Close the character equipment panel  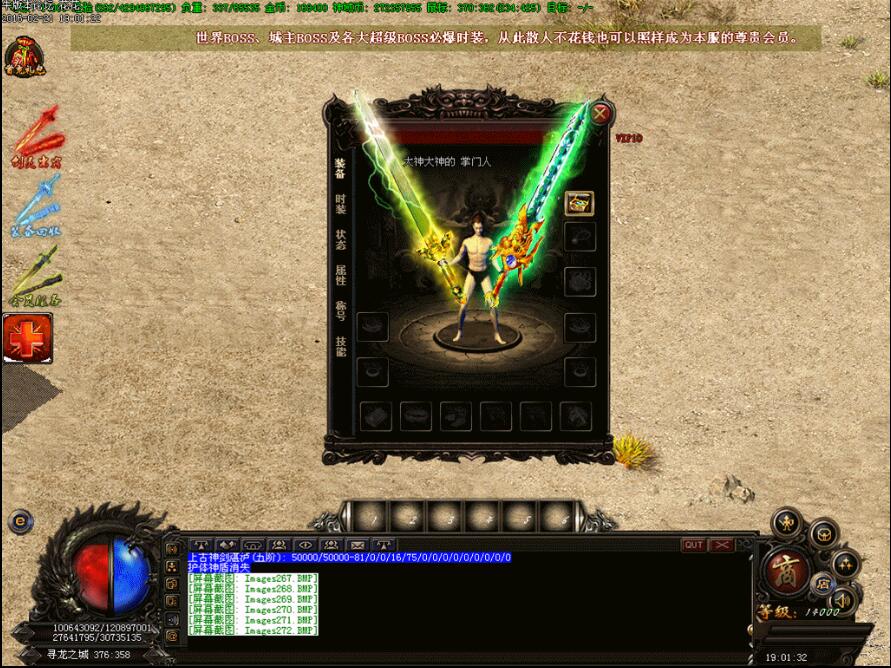[600, 113]
